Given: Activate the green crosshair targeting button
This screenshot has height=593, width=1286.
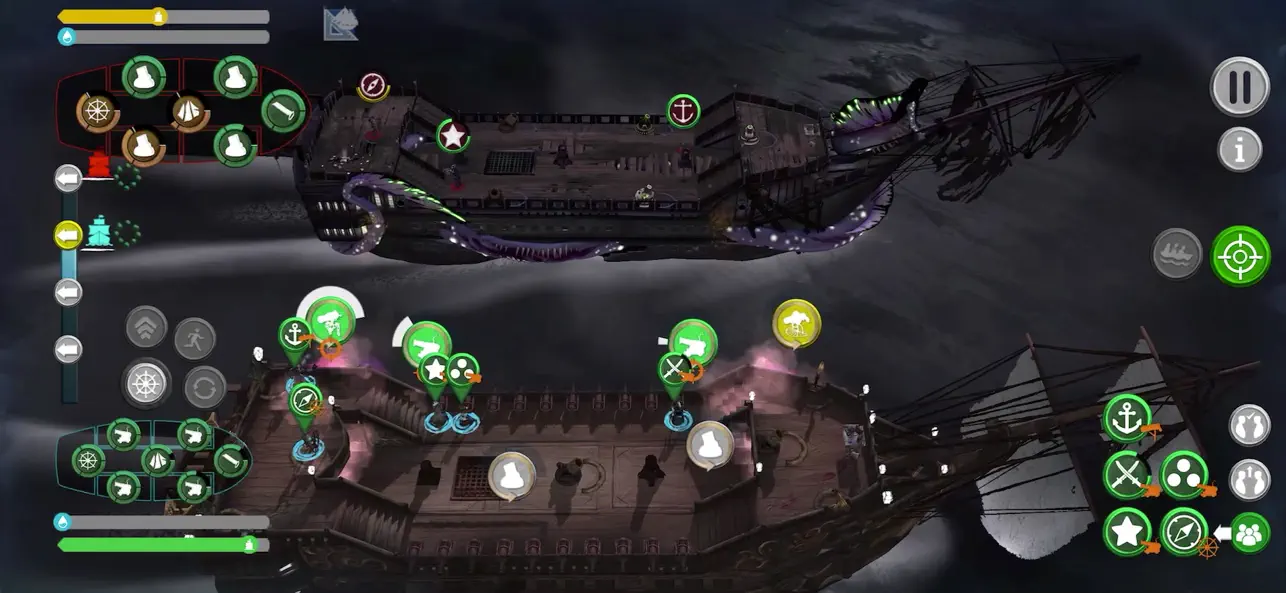Looking at the screenshot, I should click(1240, 256).
